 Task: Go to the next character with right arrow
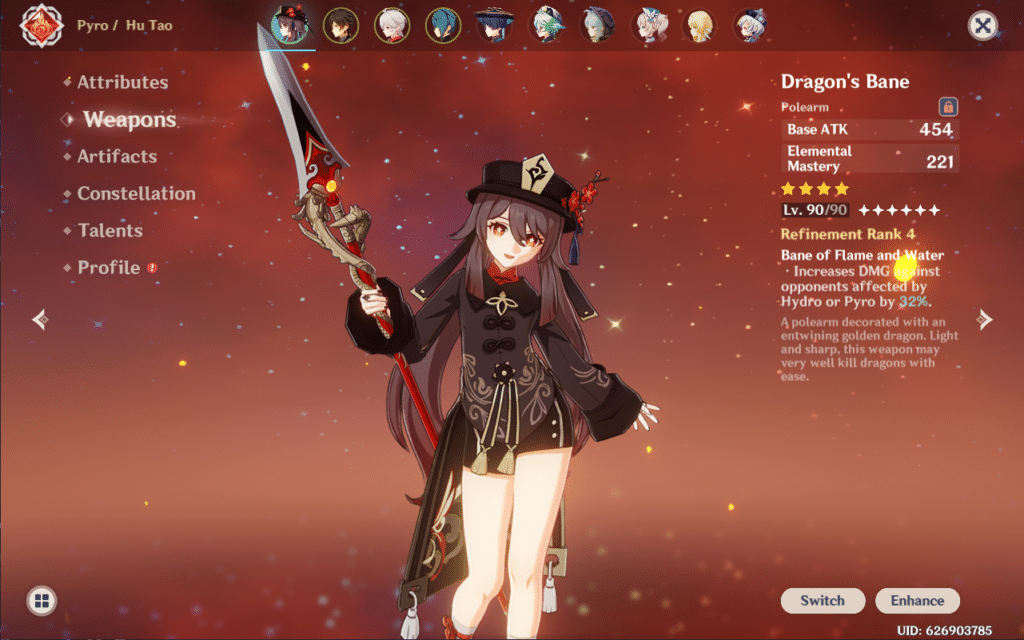(985, 319)
